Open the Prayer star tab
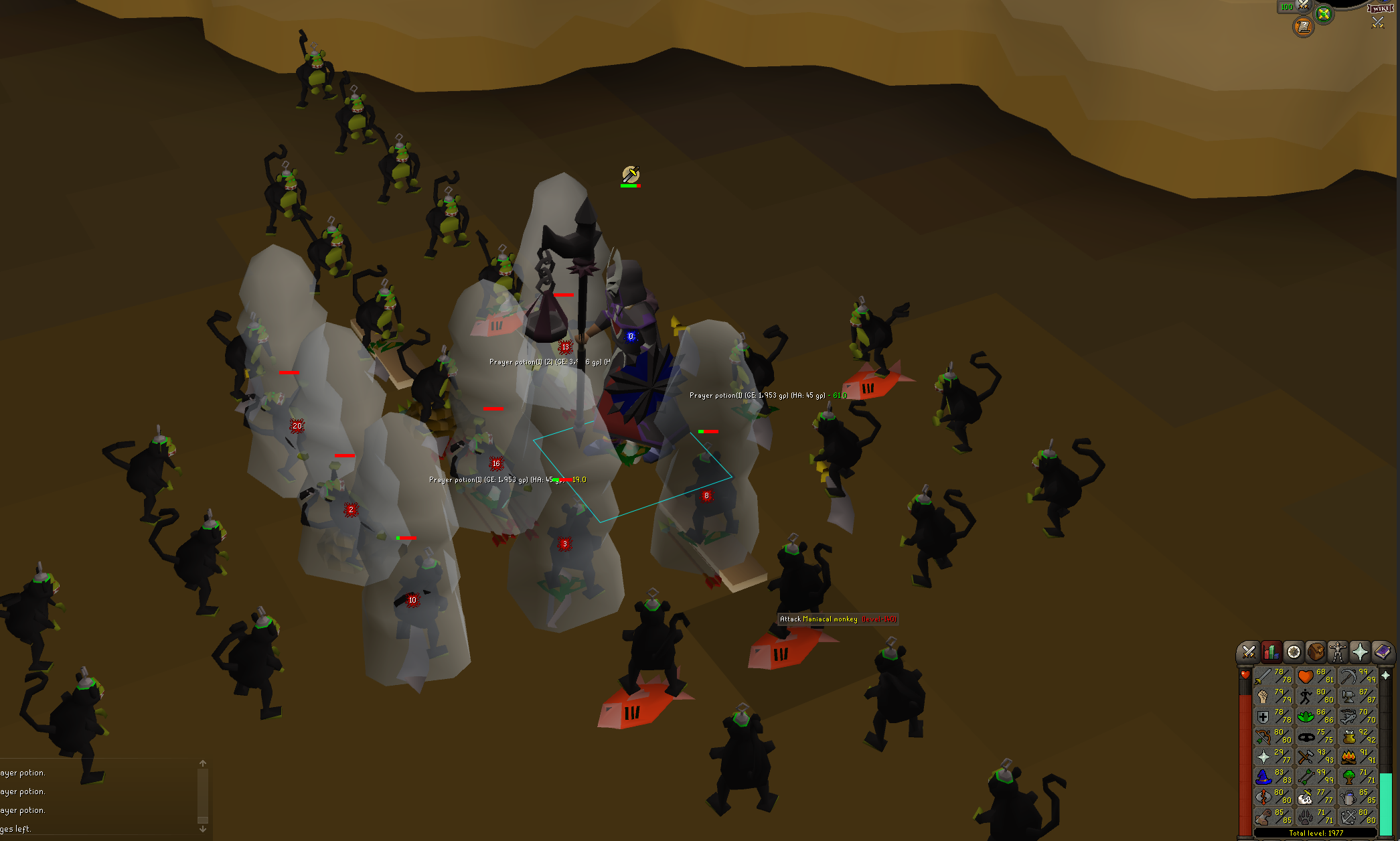Screen dimensions: 1400x841 (1360, 652)
